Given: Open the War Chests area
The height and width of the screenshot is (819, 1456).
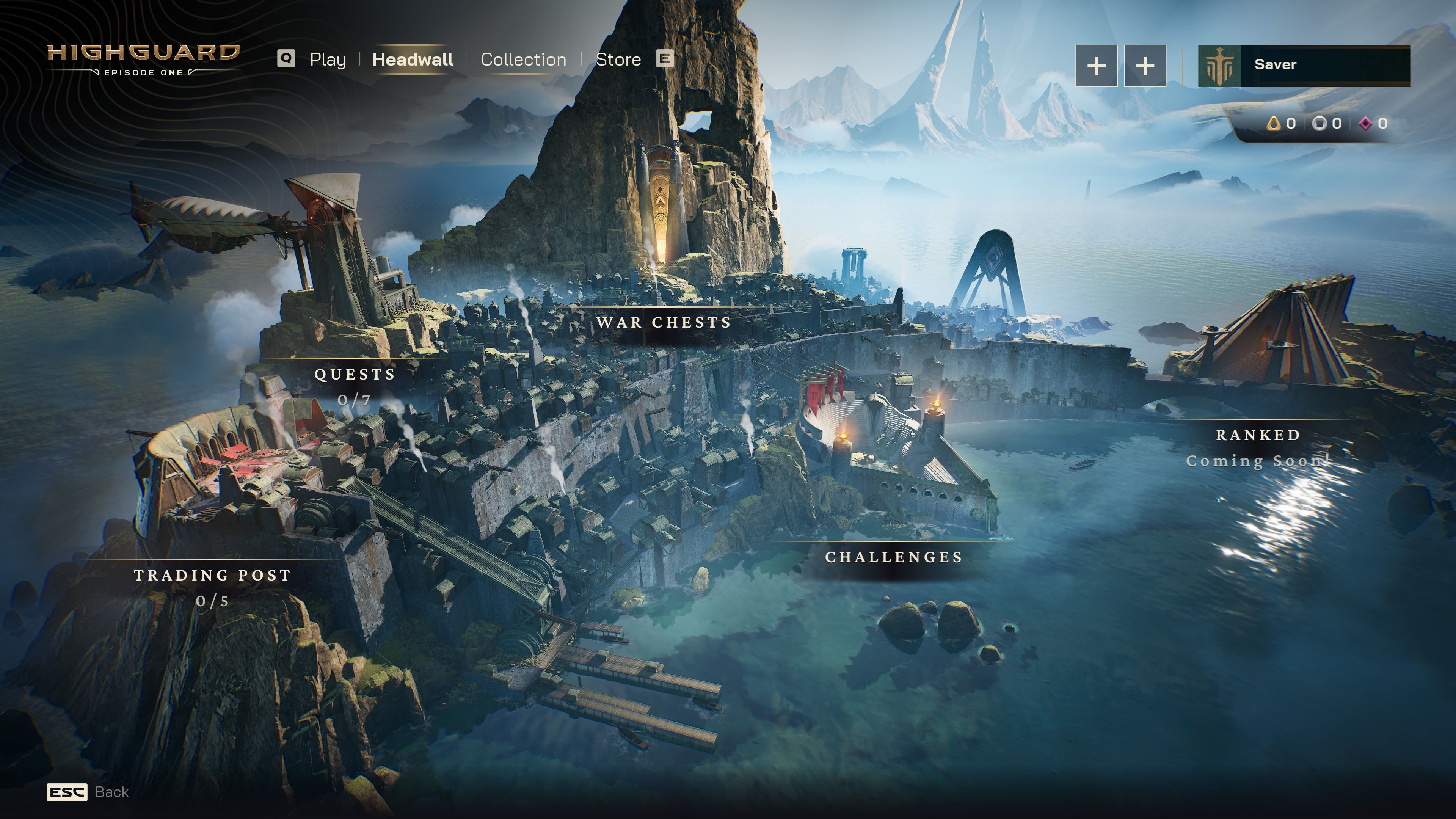Looking at the screenshot, I should [664, 323].
